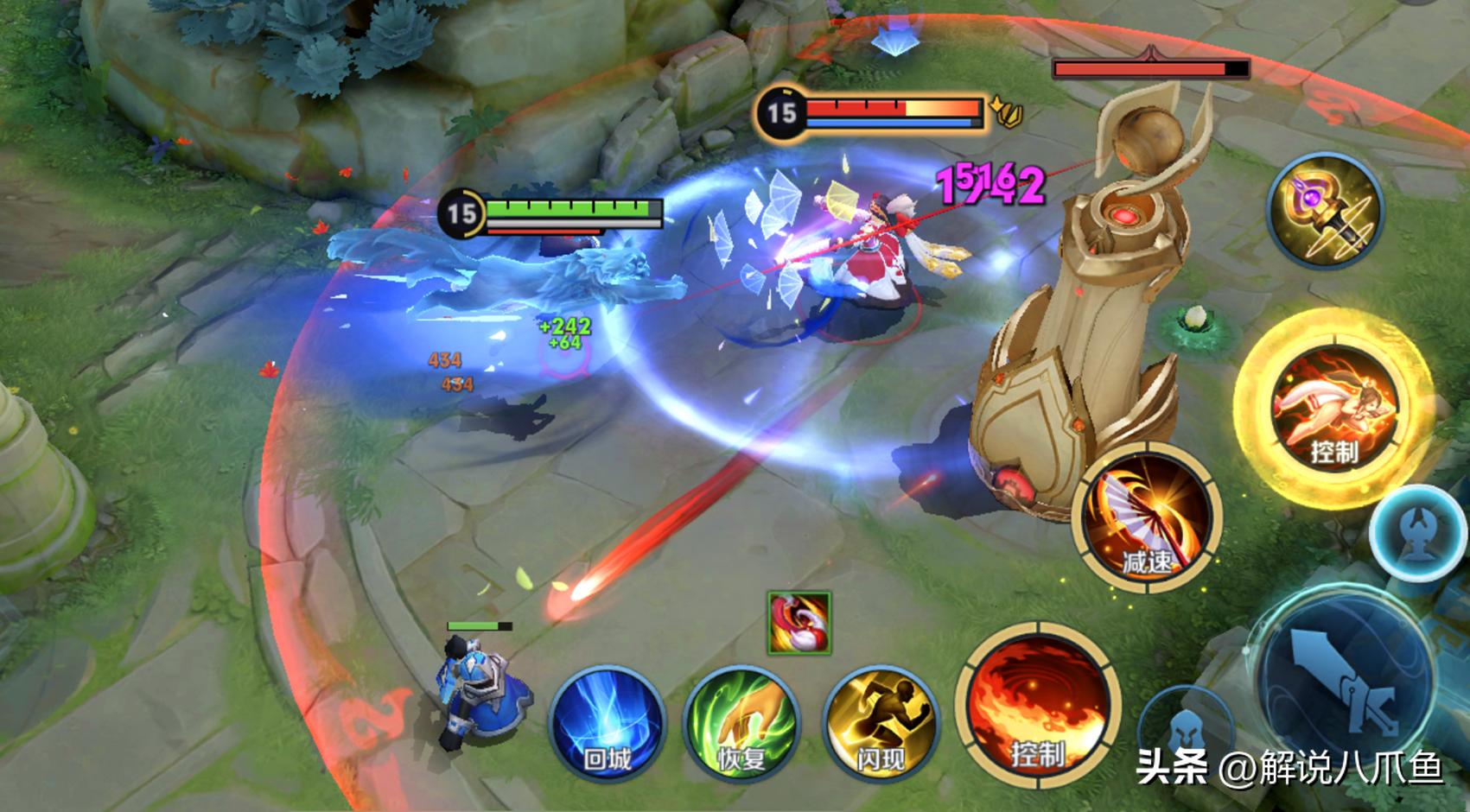Screen dimensions: 1470x812
Task: Cast the fire swirl 控制 skill
Action: click(x=1038, y=704)
